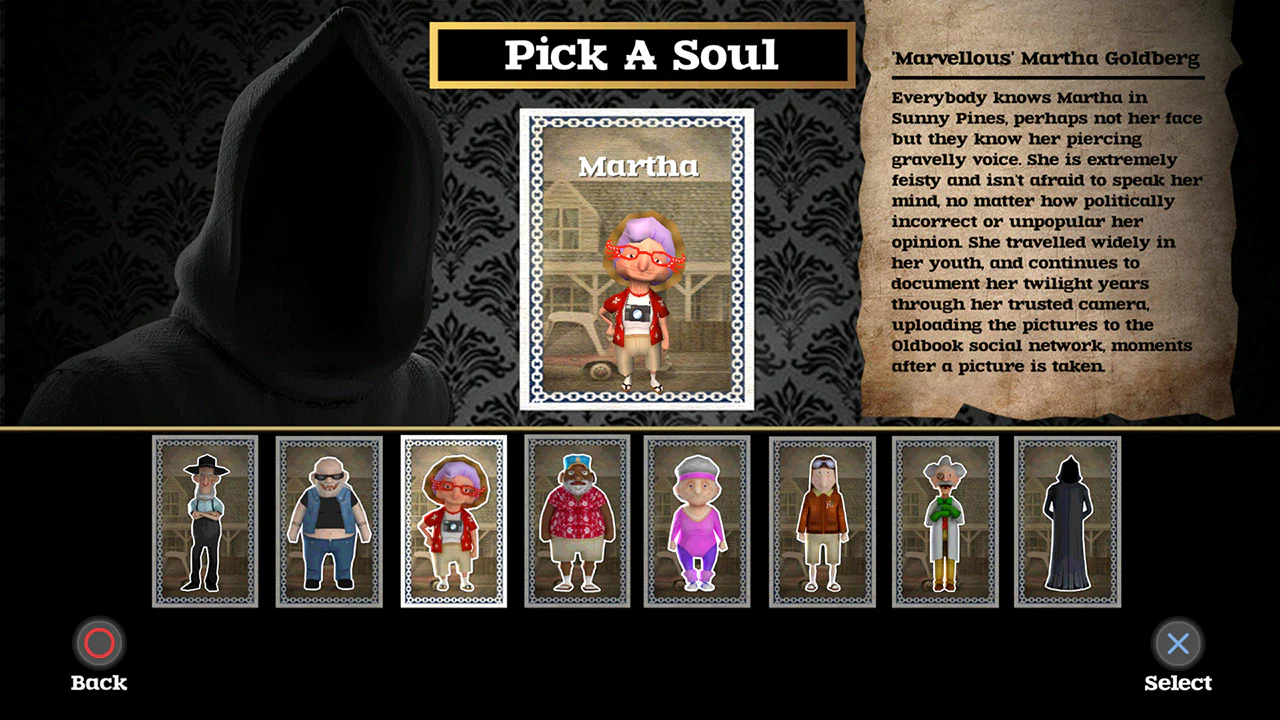The height and width of the screenshot is (720, 1280).
Task: Click the Martha name on the big card
Action: (x=638, y=166)
